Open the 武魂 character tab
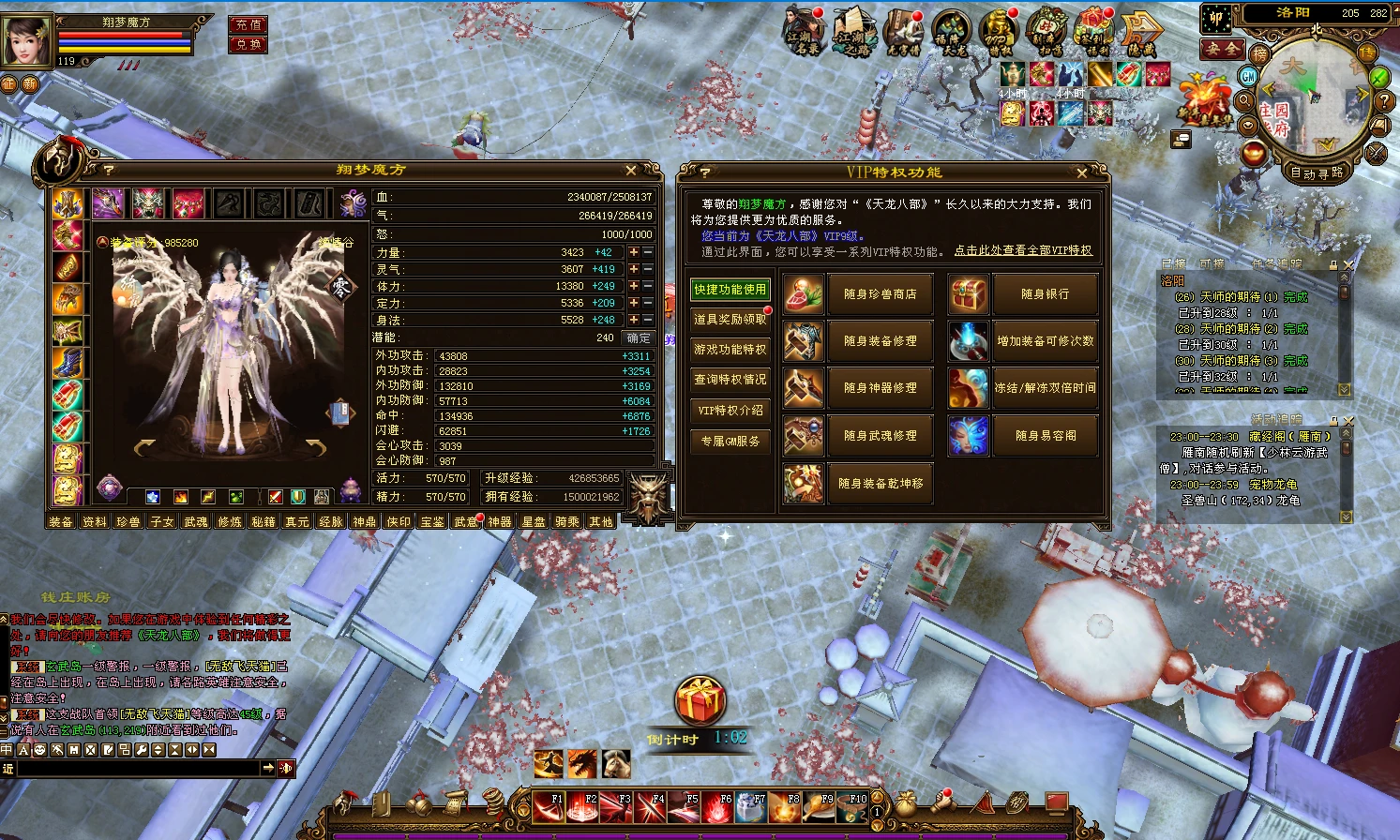This screenshot has height=840, width=1400. click(196, 521)
